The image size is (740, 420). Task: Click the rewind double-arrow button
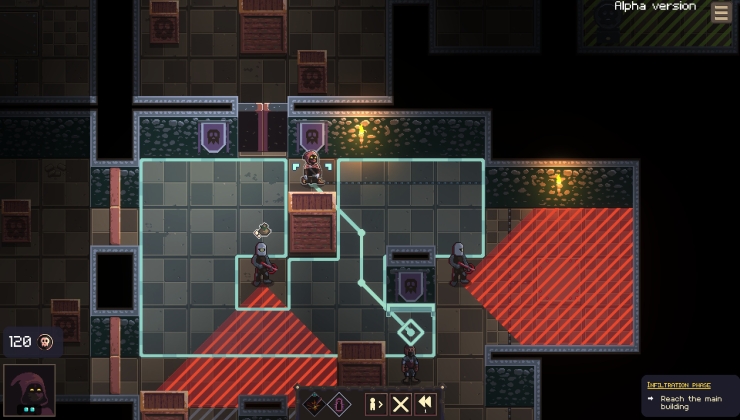pyautogui.click(x=426, y=404)
